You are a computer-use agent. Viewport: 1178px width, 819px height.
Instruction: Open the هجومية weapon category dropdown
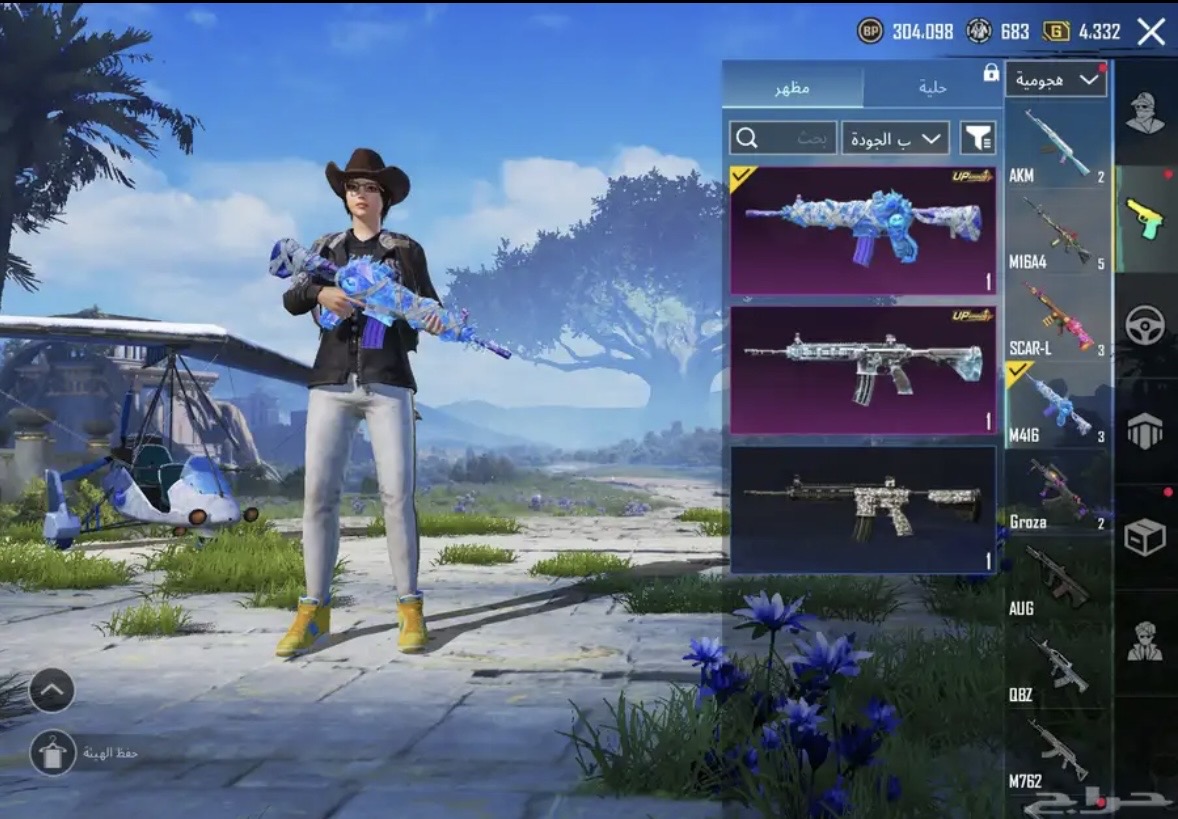(1056, 80)
